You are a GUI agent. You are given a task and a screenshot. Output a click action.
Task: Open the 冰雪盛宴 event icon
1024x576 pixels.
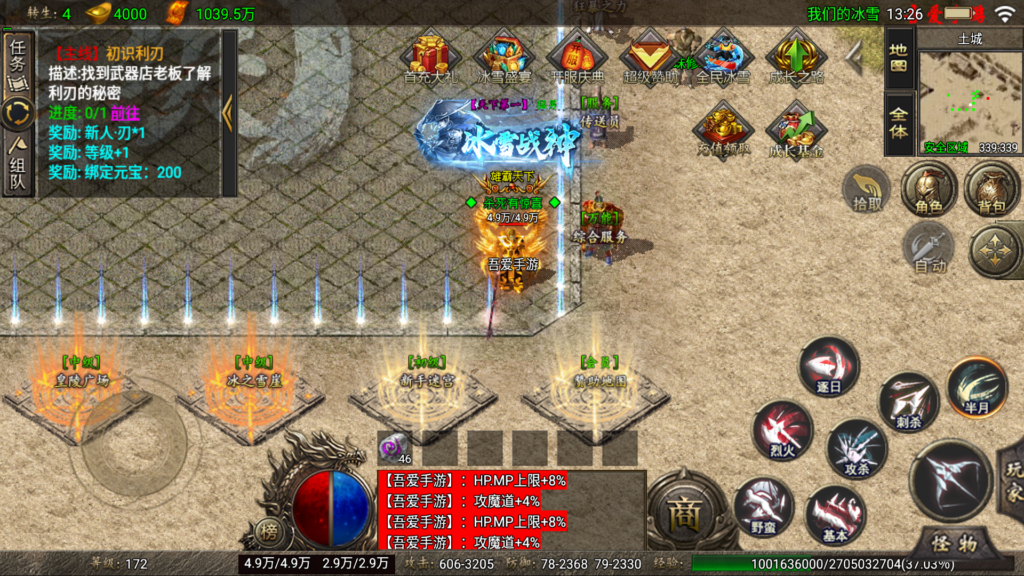(504, 56)
